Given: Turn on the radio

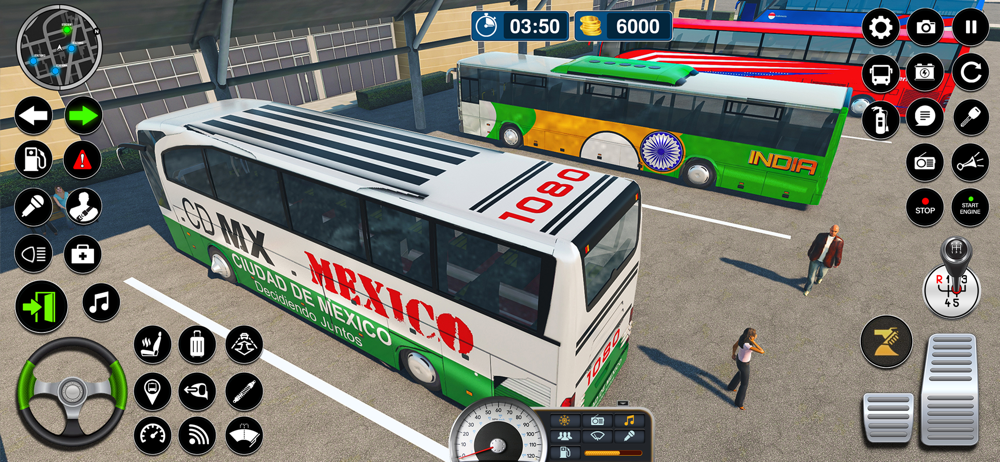Looking at the screenshot, I should (925, 162).
